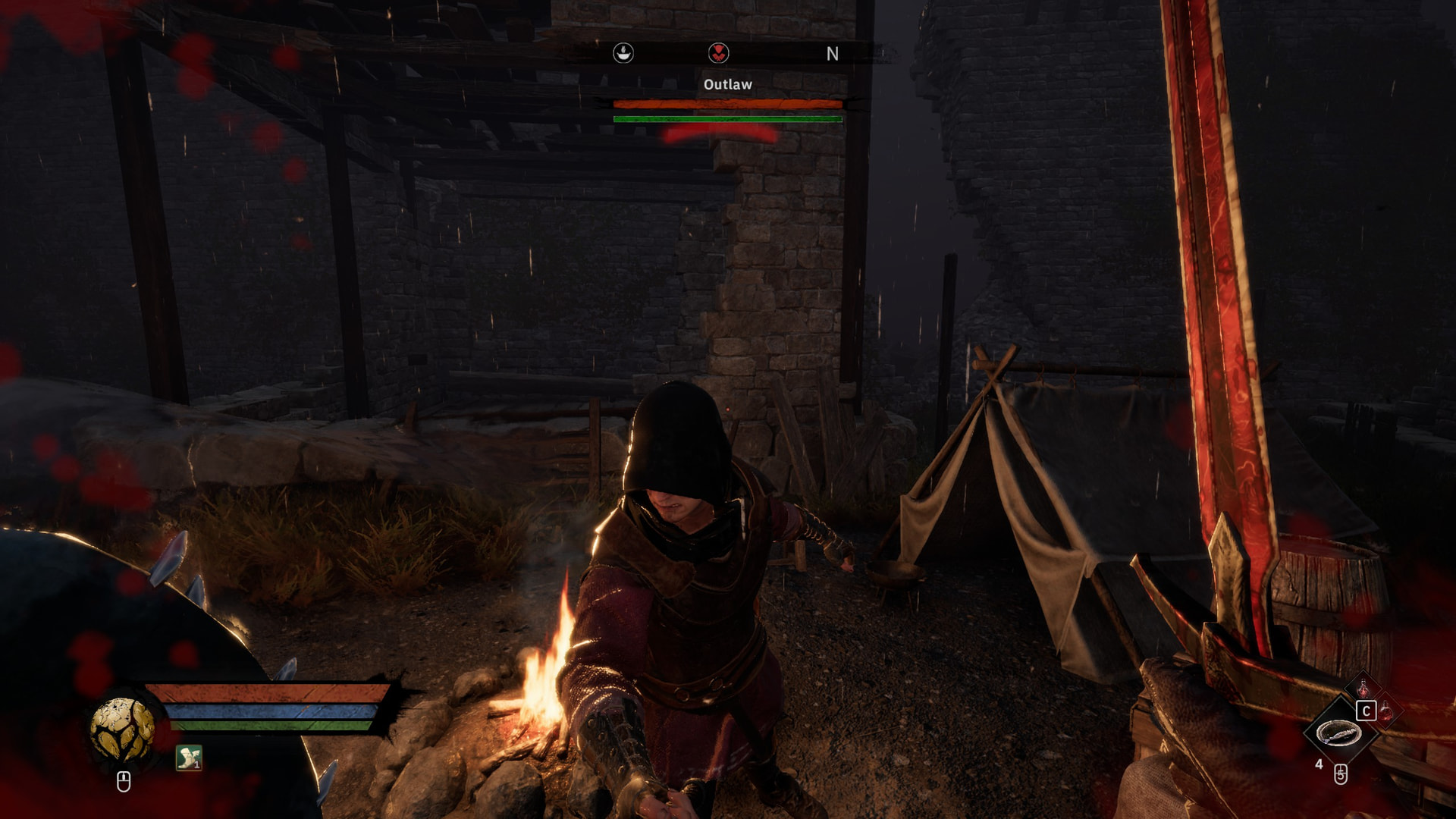Click the cooking bowl marker on the compass
The height and width of the screenshot is (819, 1456).
pyautogui.click(x=623, y=53)
